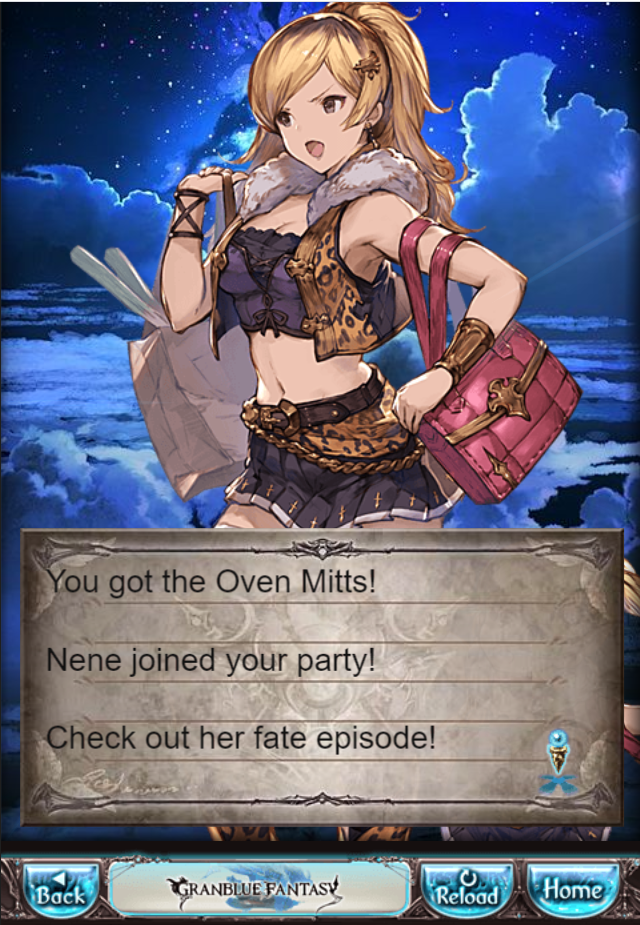
Task: Reload the game page
Action: pos(467,889)
